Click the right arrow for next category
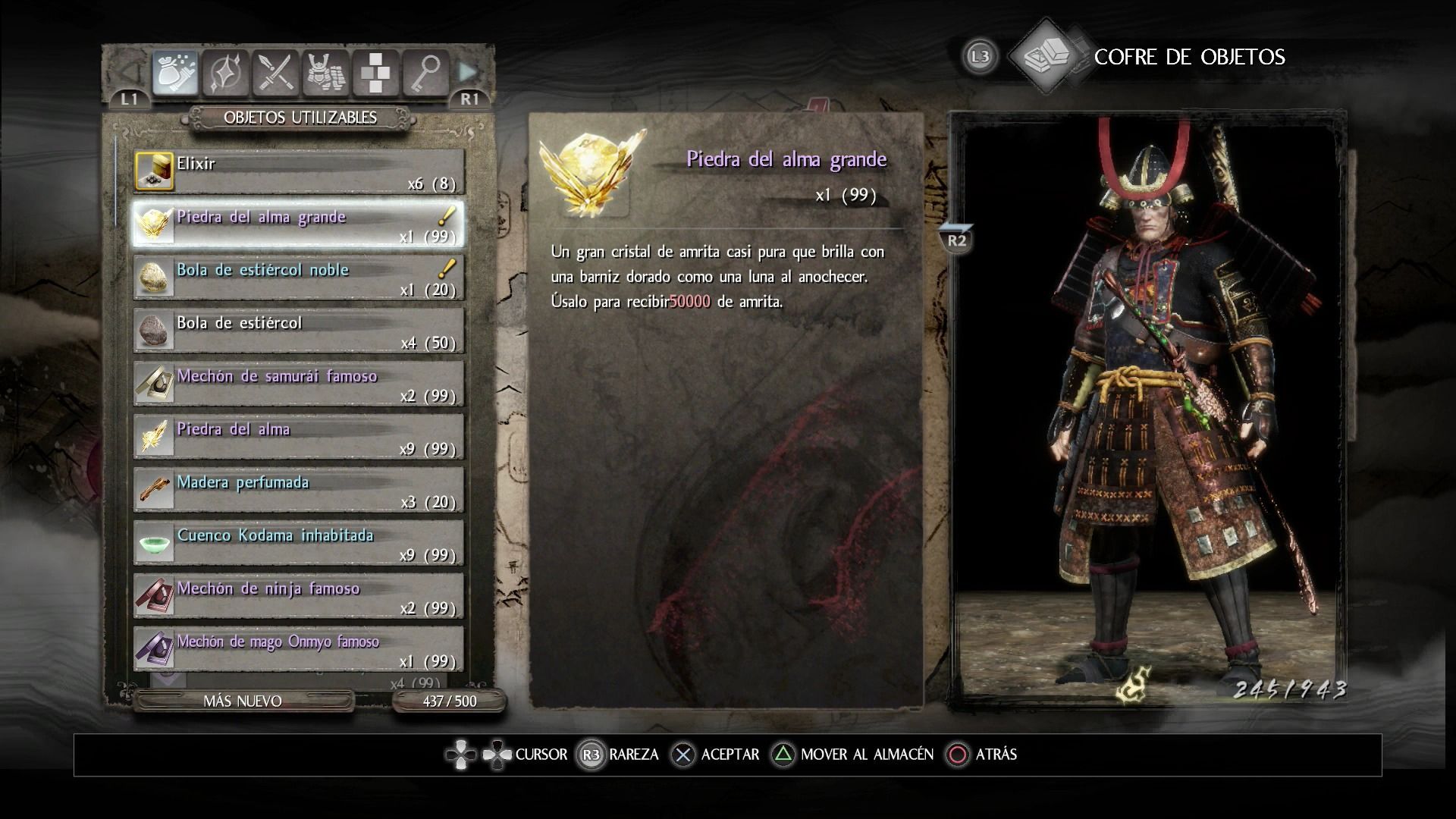1456x819 pixels. coord(469,73)
